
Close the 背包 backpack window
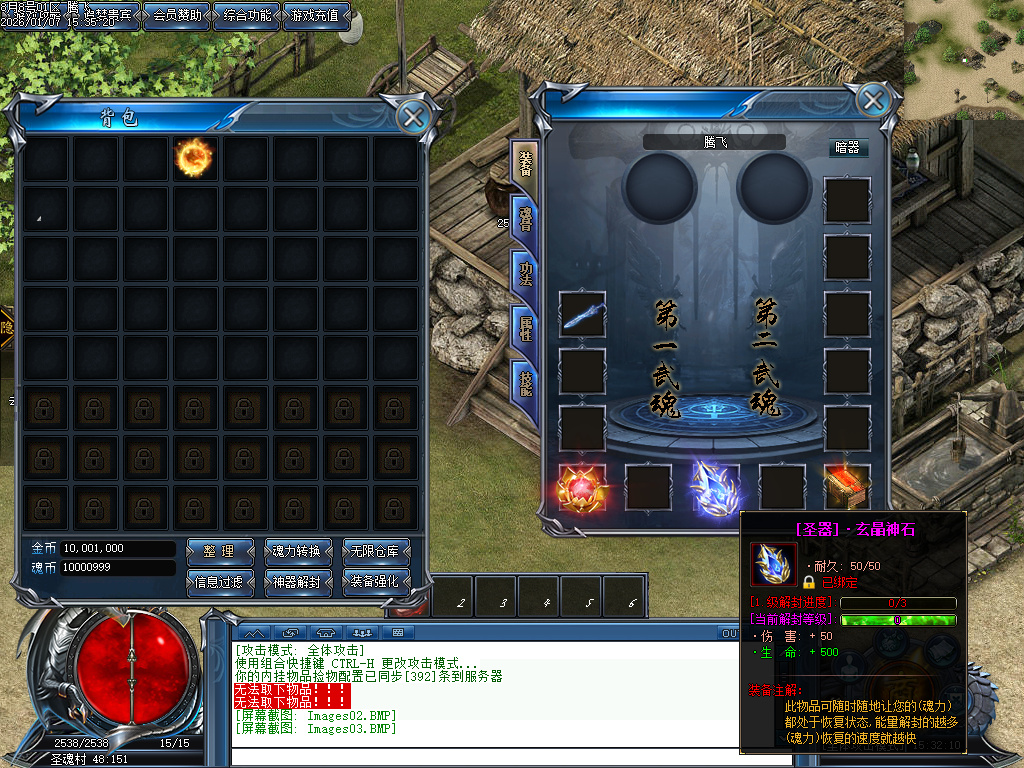click(x=413, y=117)
